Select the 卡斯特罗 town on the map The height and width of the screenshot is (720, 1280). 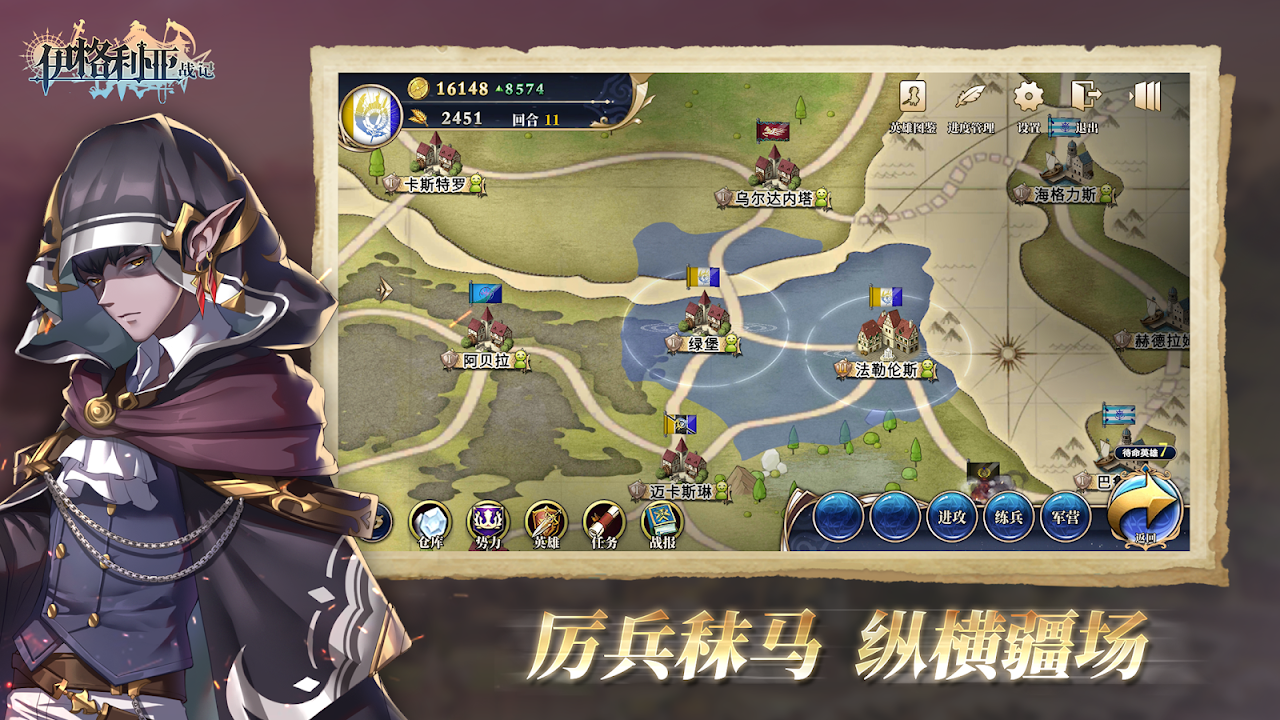[x=435, y=157]
